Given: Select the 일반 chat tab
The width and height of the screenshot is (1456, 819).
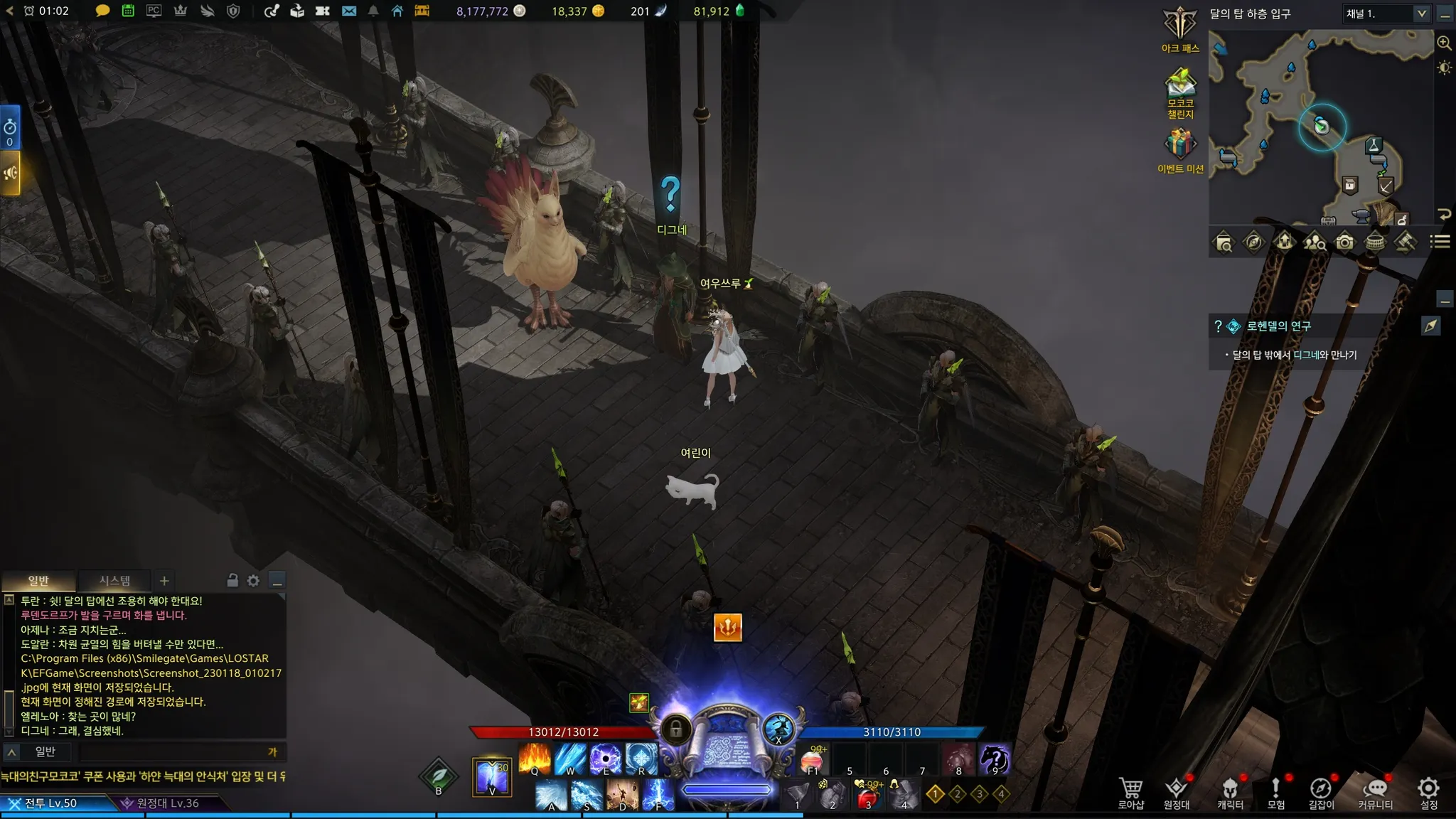Looking at the screenshot, I should point(38,581).
